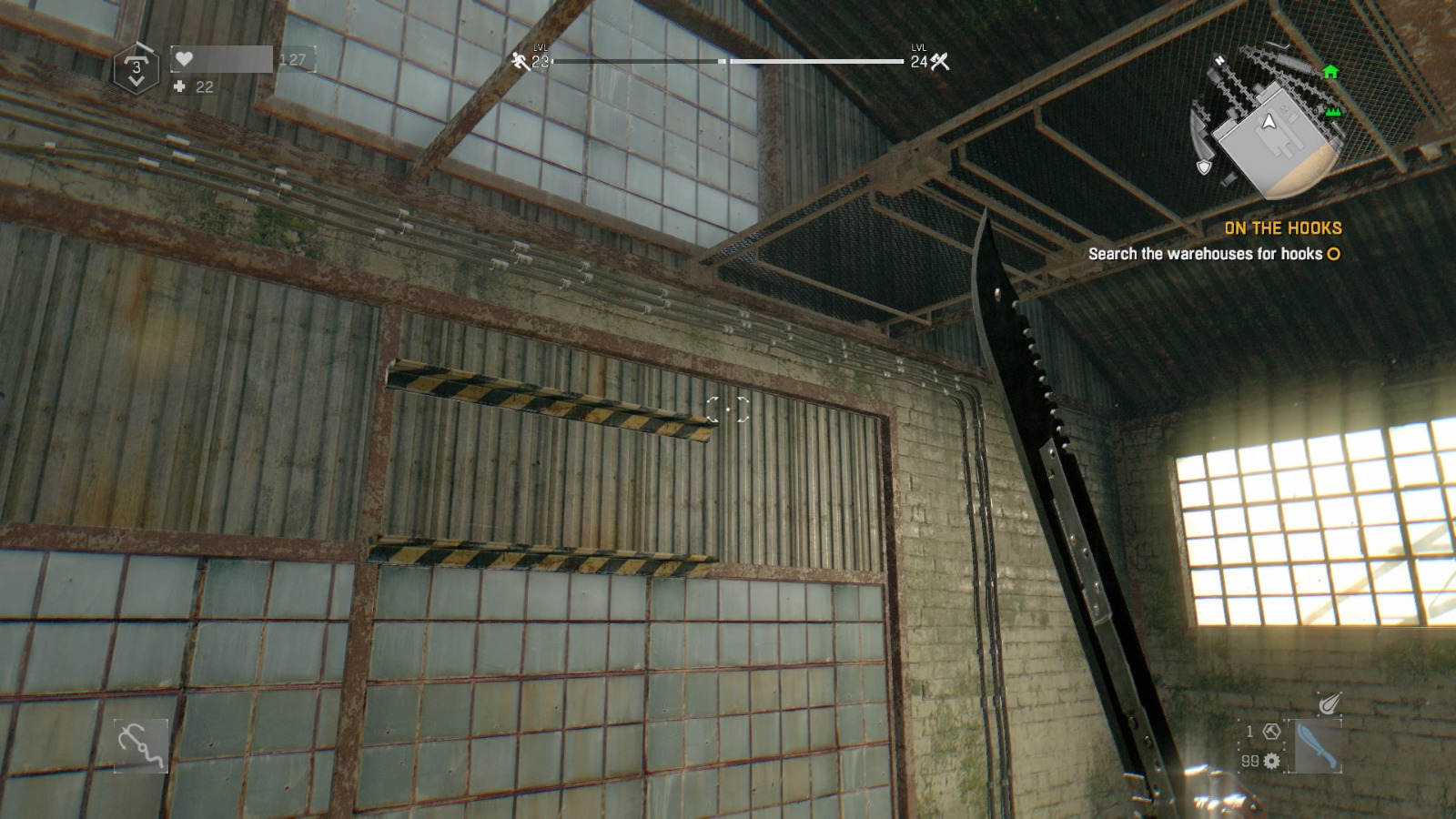Click the hexagonal hammer icon beside the "1" counter

pos(1270,732)
